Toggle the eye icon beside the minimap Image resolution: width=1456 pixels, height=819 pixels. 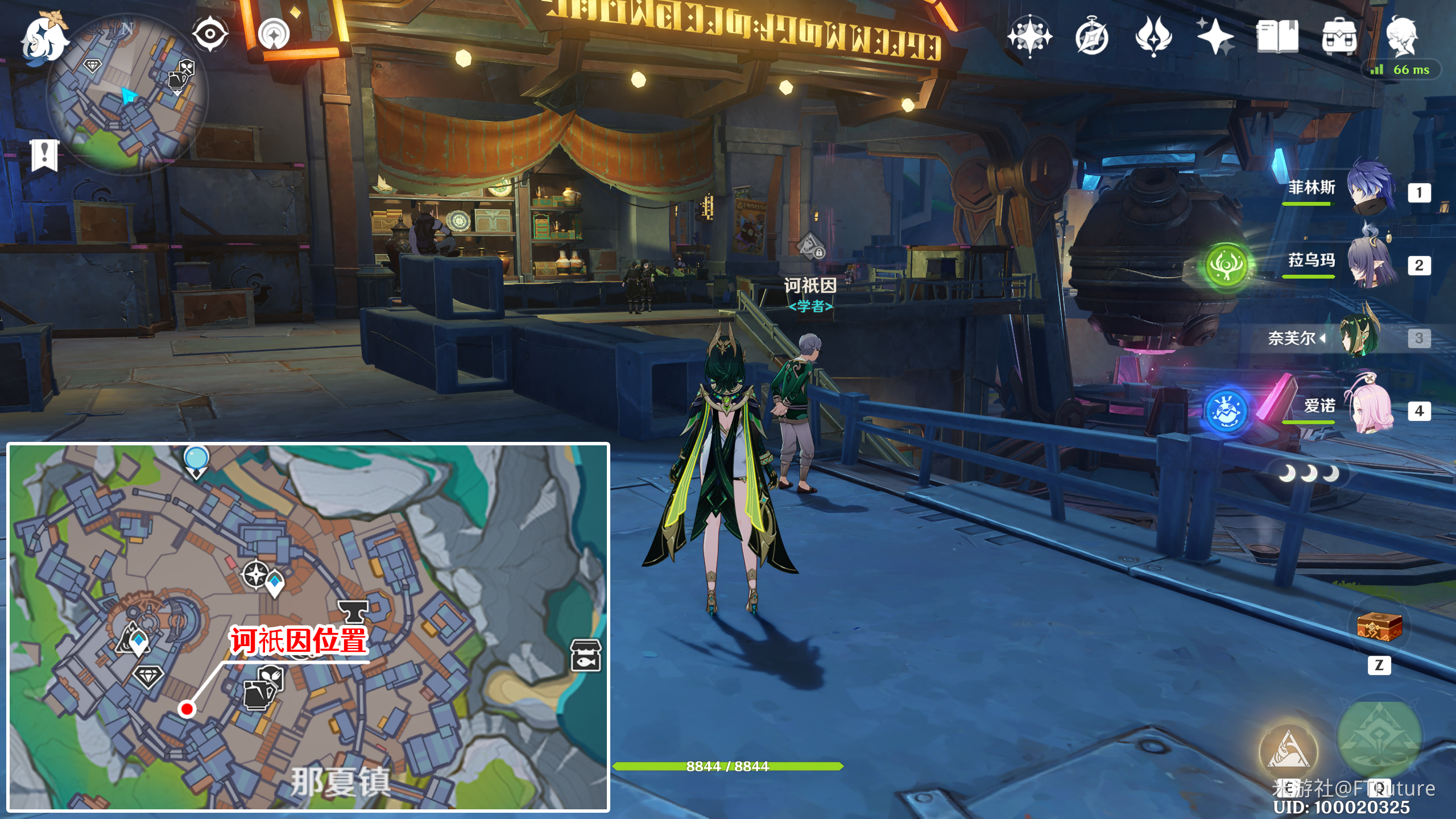pyautogui.click(x=210, y=34)
